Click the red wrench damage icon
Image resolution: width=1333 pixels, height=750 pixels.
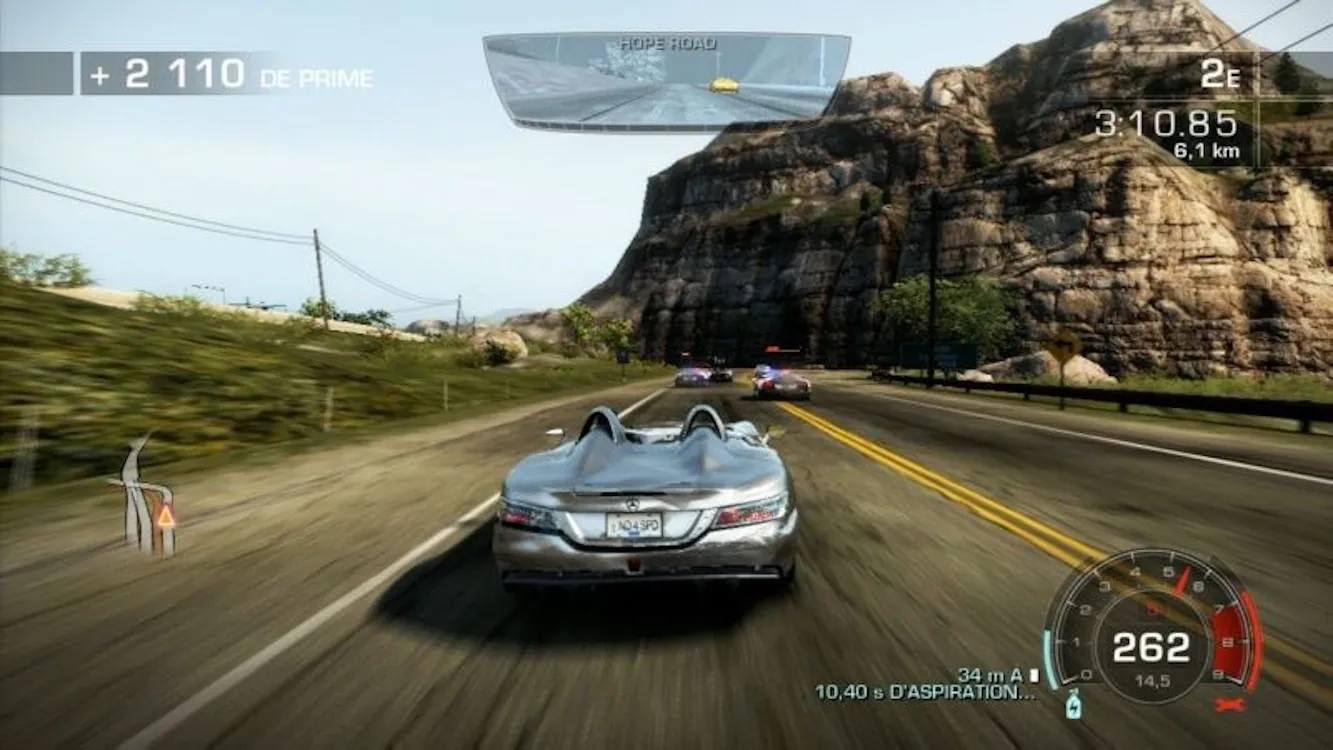[1229, 705]
